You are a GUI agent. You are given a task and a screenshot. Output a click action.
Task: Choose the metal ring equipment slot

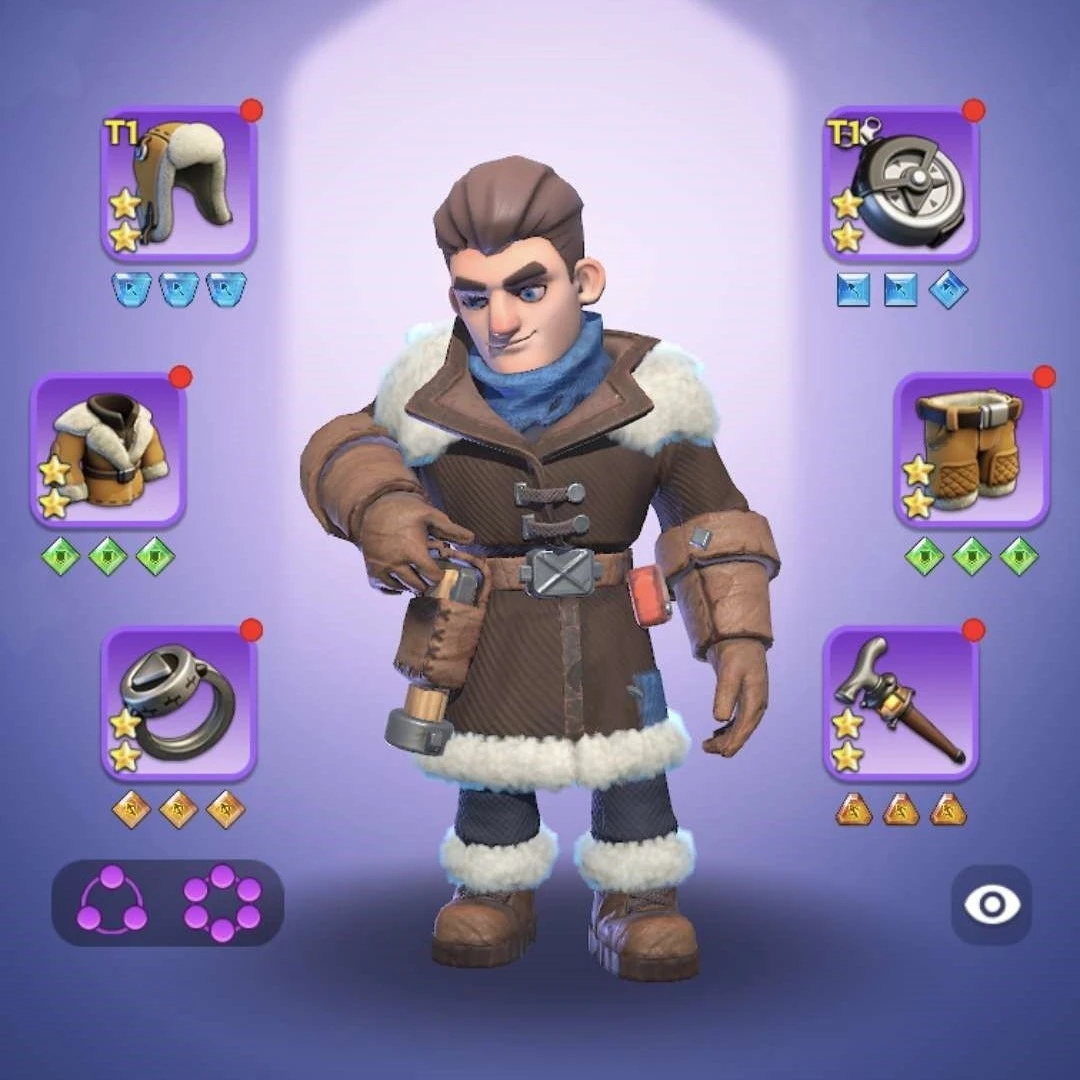tap(179, 703)
